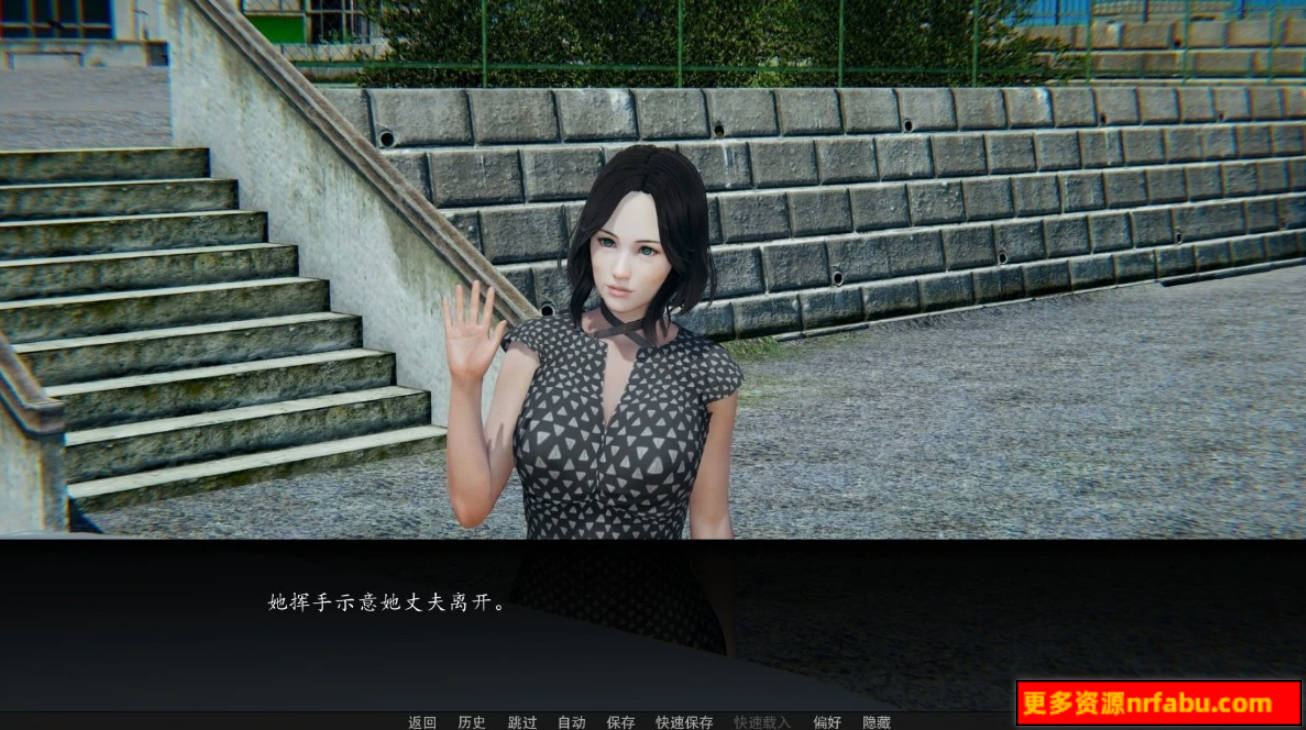Click 历史 to review past dialogue
The height and width of the screenshot is (730, 1306).
click(x=473, y=722)
